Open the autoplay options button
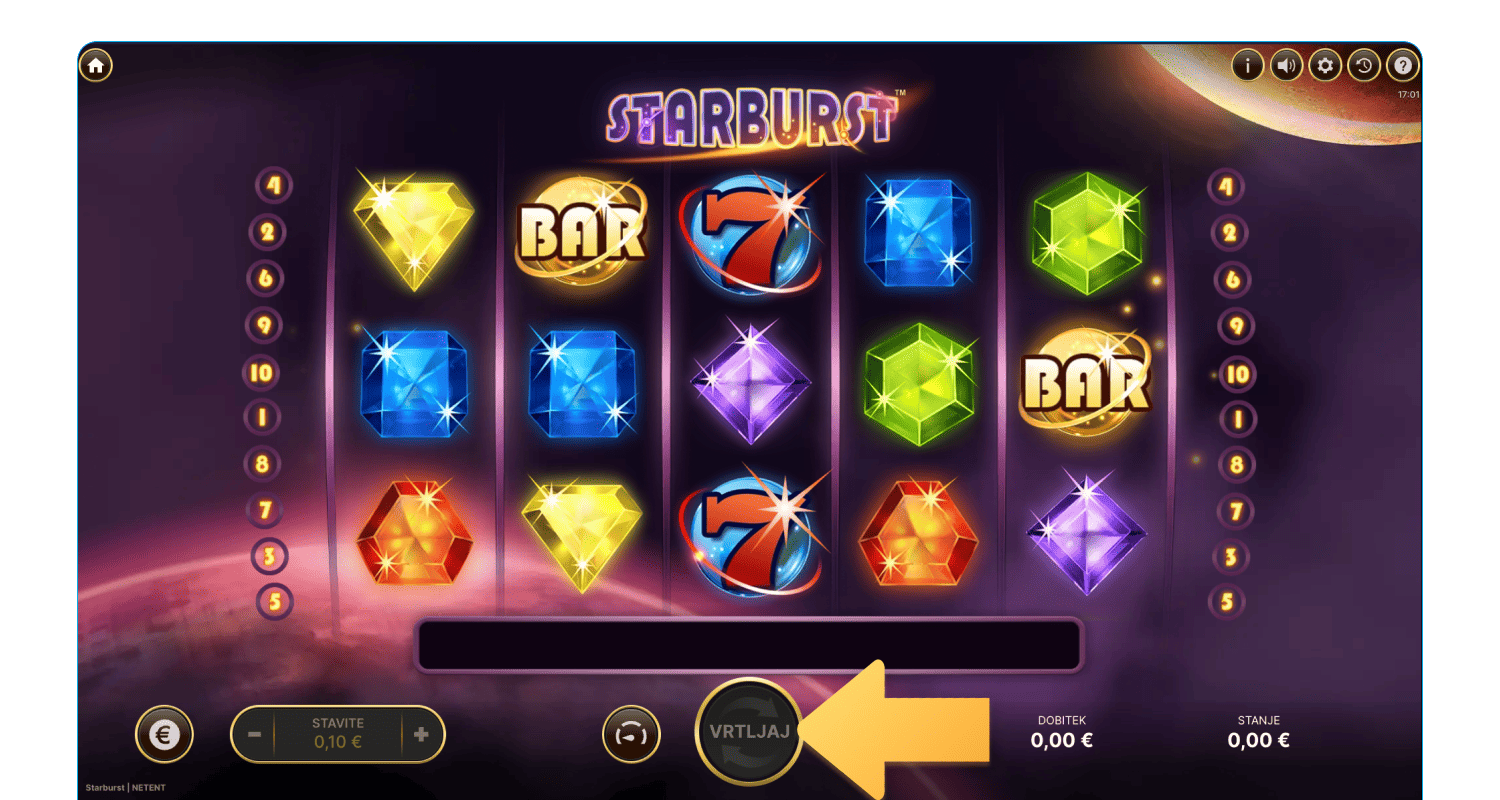Image resolution: width=1500 pixels, height=800 pixels. (631, 735)
